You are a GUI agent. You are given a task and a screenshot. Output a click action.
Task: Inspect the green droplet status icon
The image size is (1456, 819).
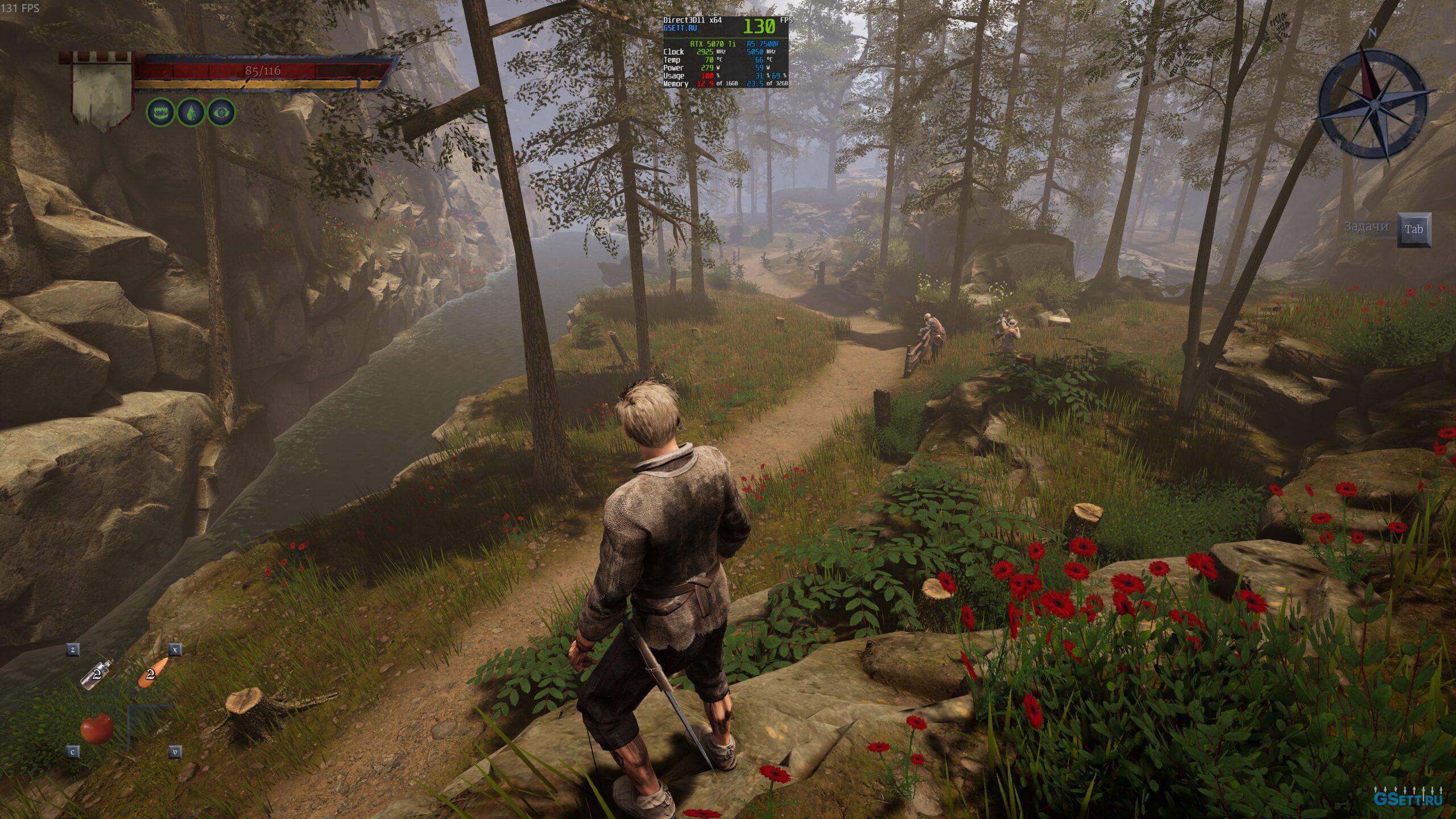[x=191, y=113]
